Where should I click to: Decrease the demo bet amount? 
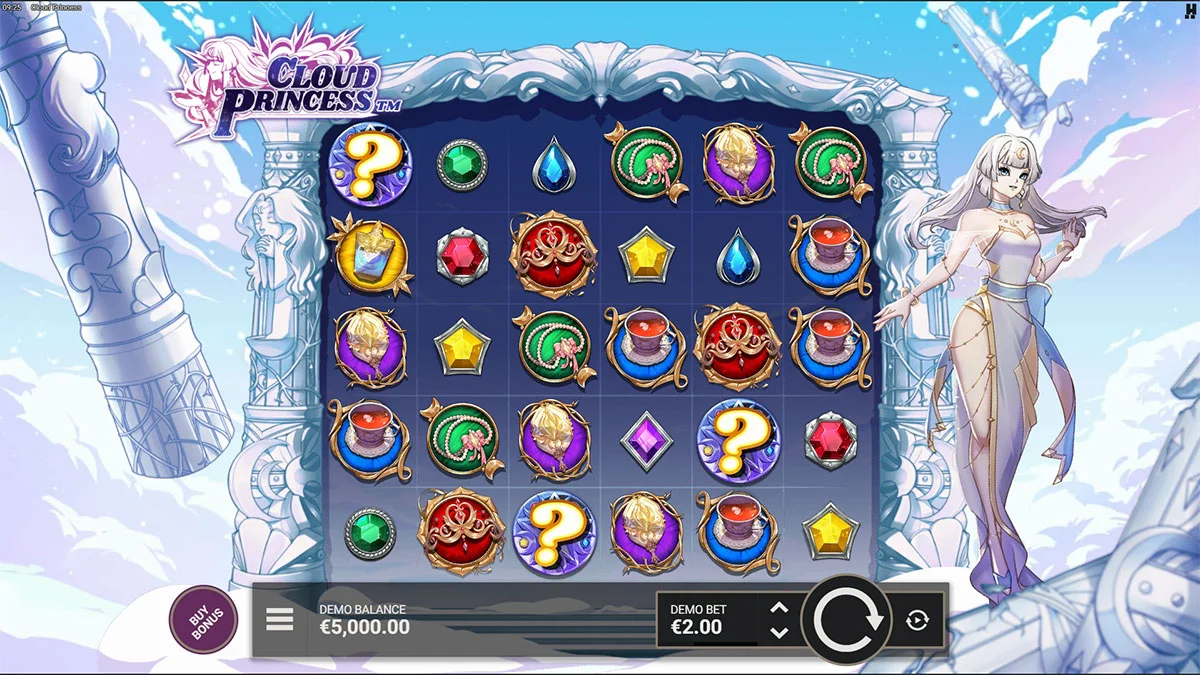[x=780, y=632]
